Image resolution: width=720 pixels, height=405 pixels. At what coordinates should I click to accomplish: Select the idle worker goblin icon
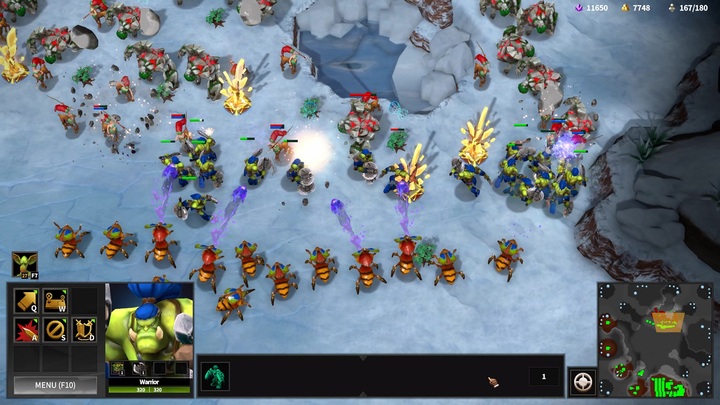coord(24,263)
